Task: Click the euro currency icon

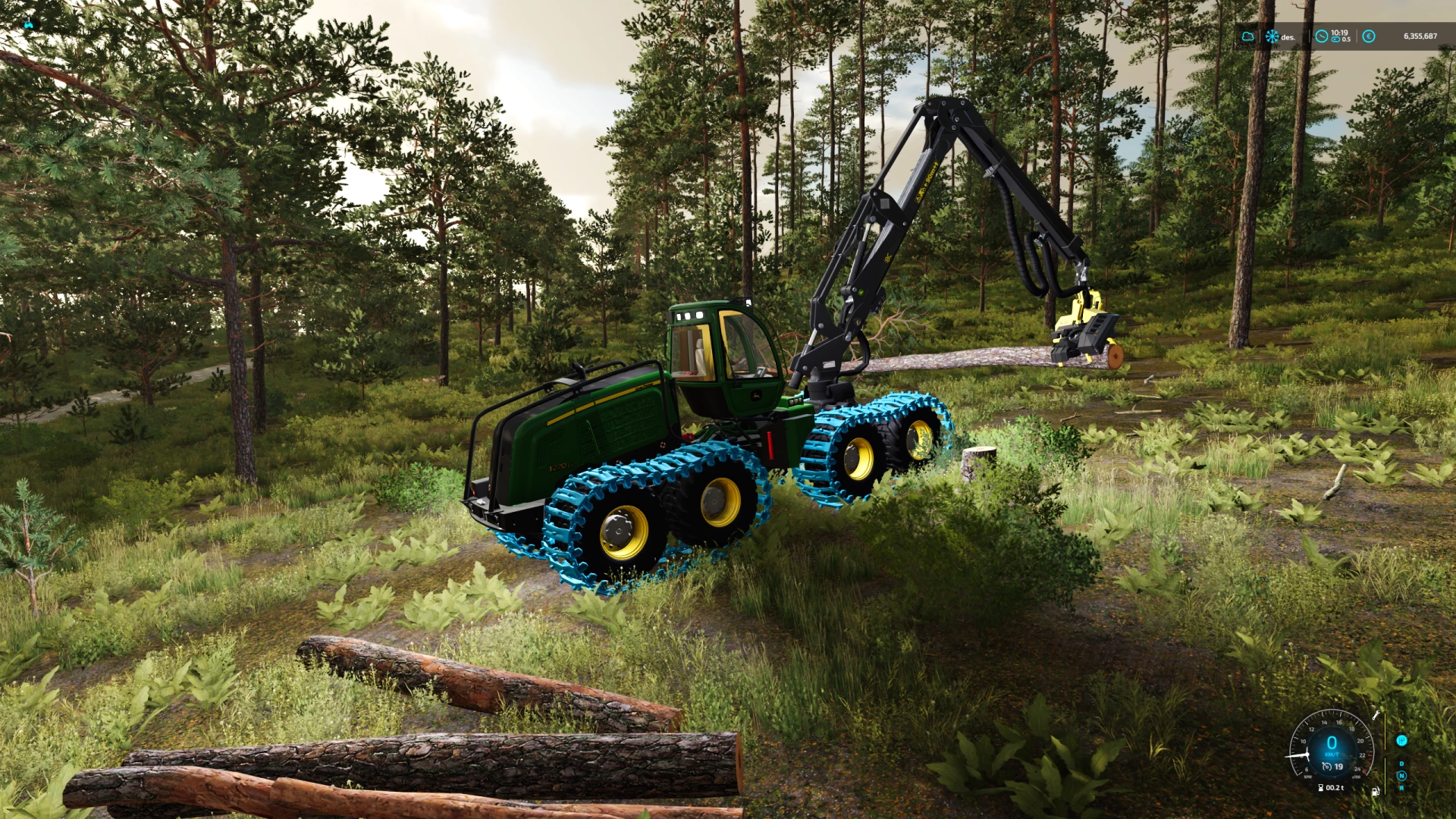Action: tap(1369, 36)
